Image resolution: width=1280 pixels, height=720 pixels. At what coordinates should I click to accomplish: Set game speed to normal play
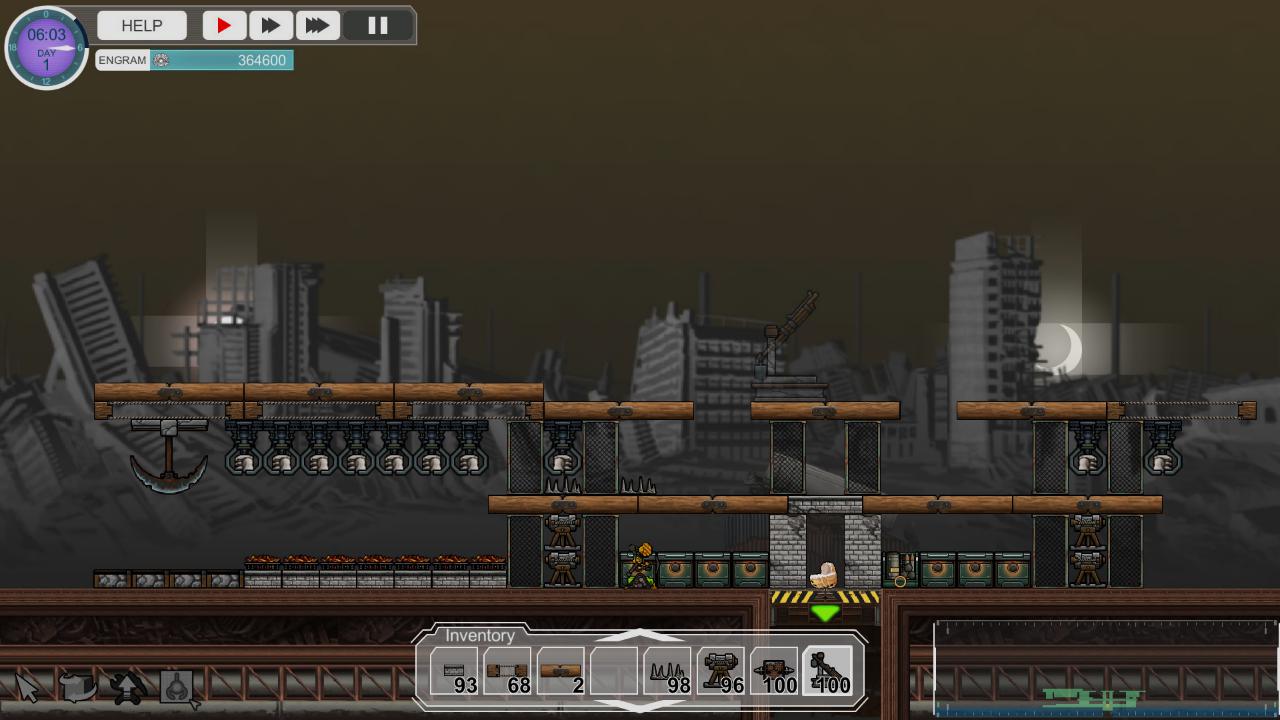pyautogui.click(x=224, y=26)
